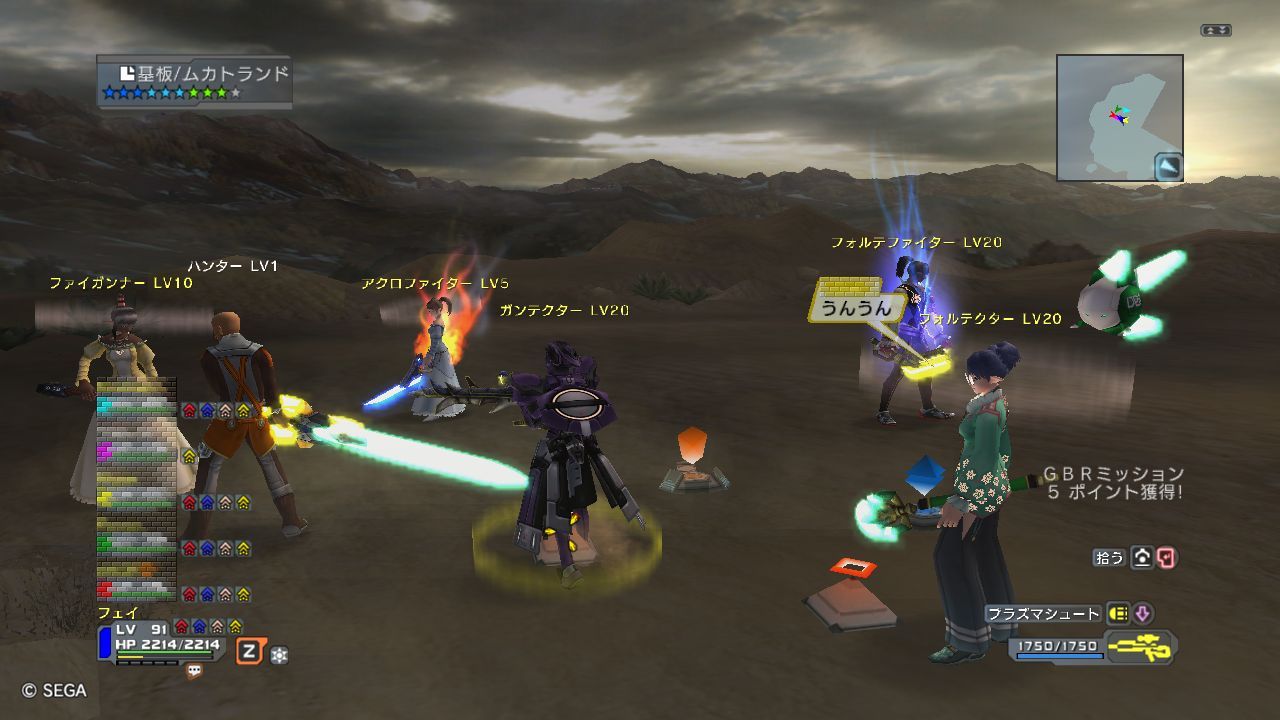
Task: Select the magenta party member bar
Action: pos(136,452)
